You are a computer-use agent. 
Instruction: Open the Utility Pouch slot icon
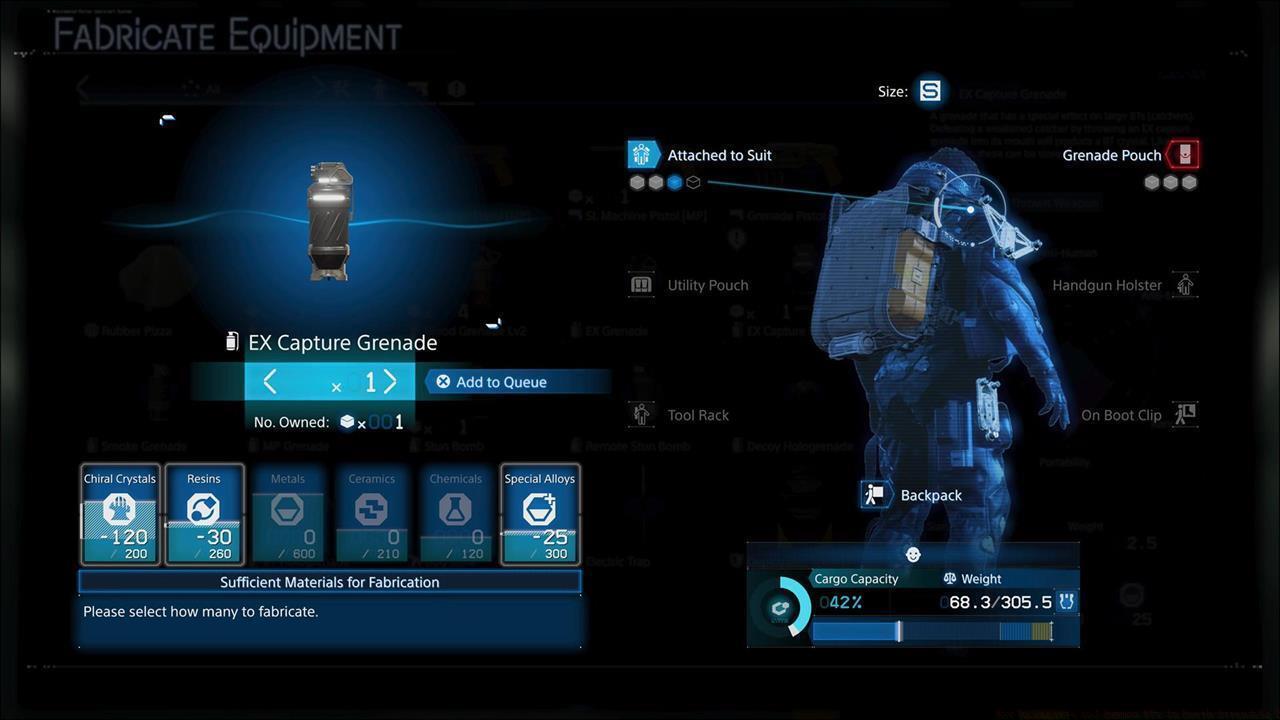(x=641, y=284)
